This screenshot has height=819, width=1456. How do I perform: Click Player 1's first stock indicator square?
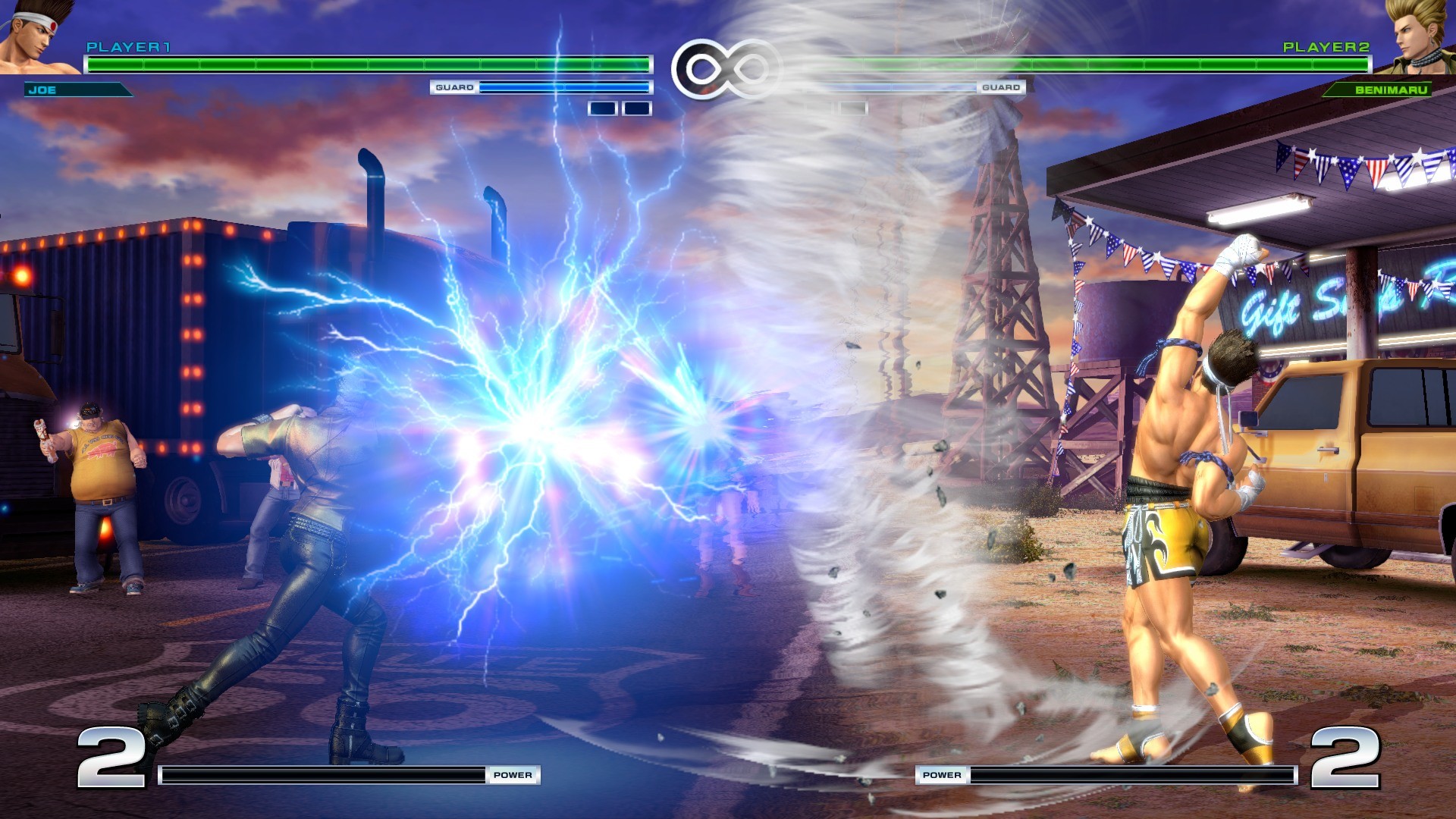(601, 108)
